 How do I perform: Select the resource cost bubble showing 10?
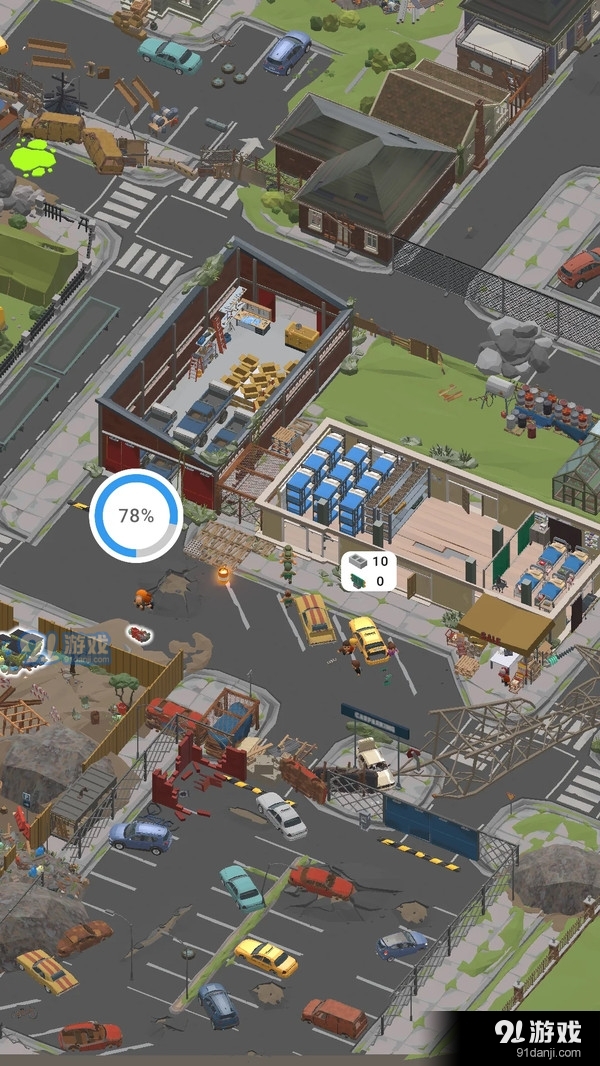(368, 571)
